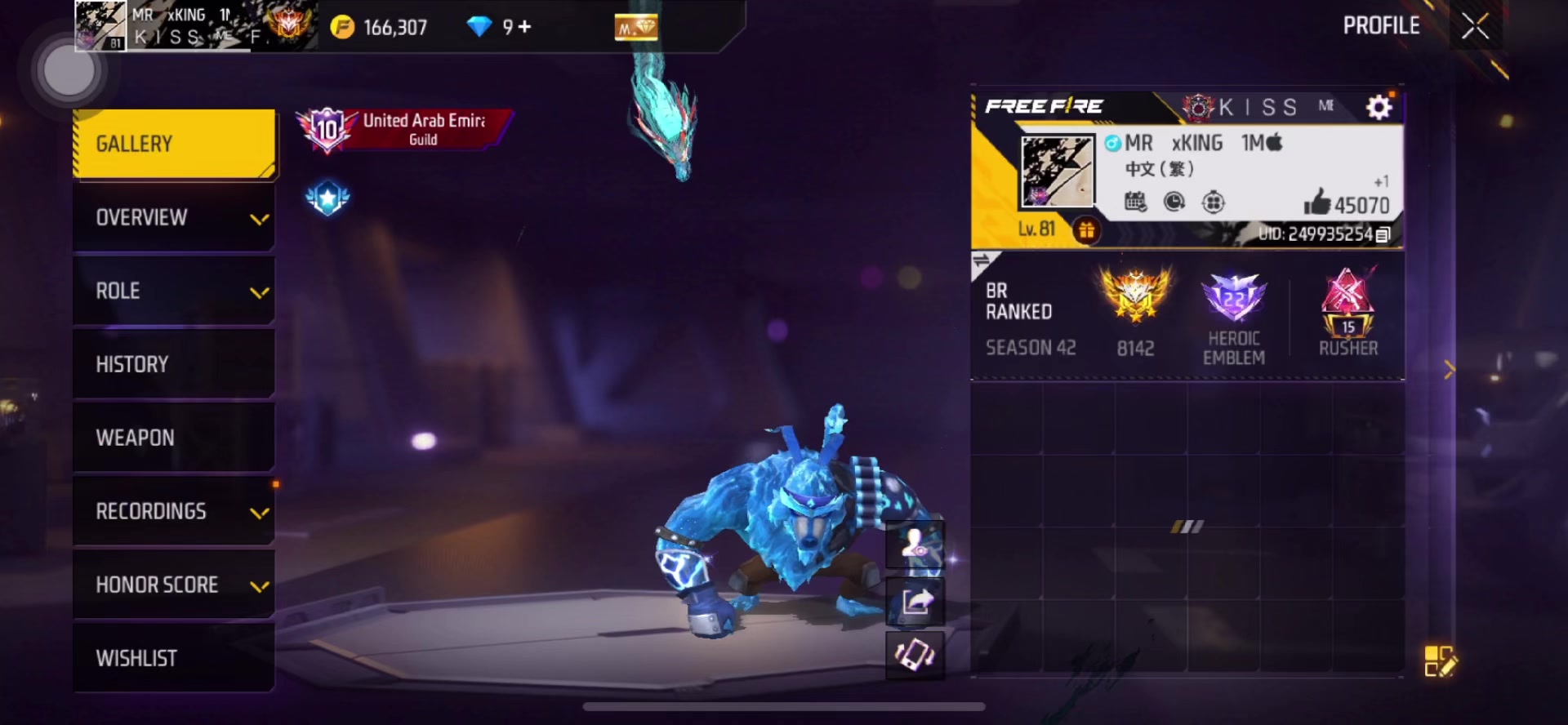
Task: Click the share arrow button
Action: (x=915, y=603)
